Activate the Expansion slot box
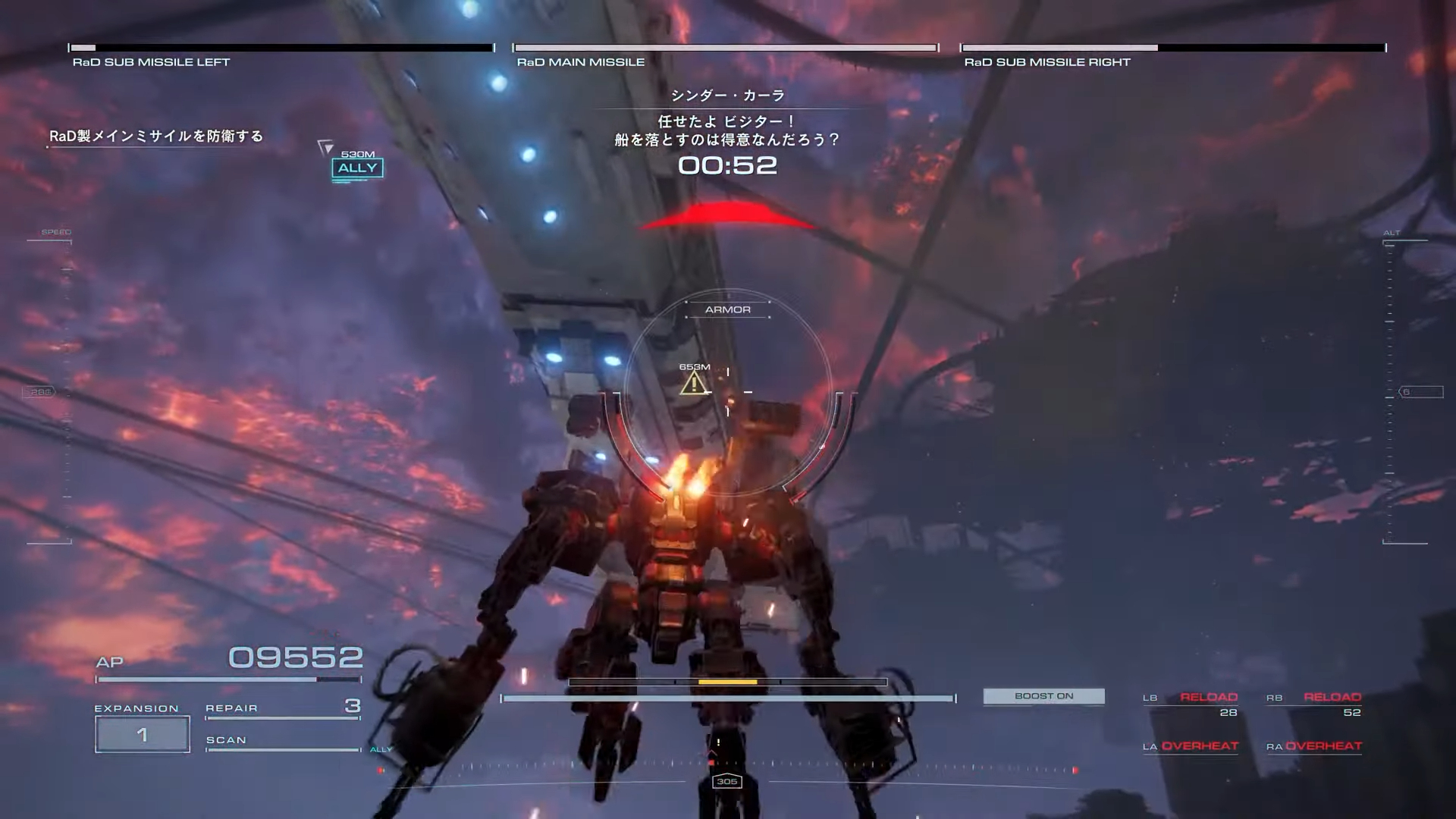 pyautogui.click(x=143, y=734)
